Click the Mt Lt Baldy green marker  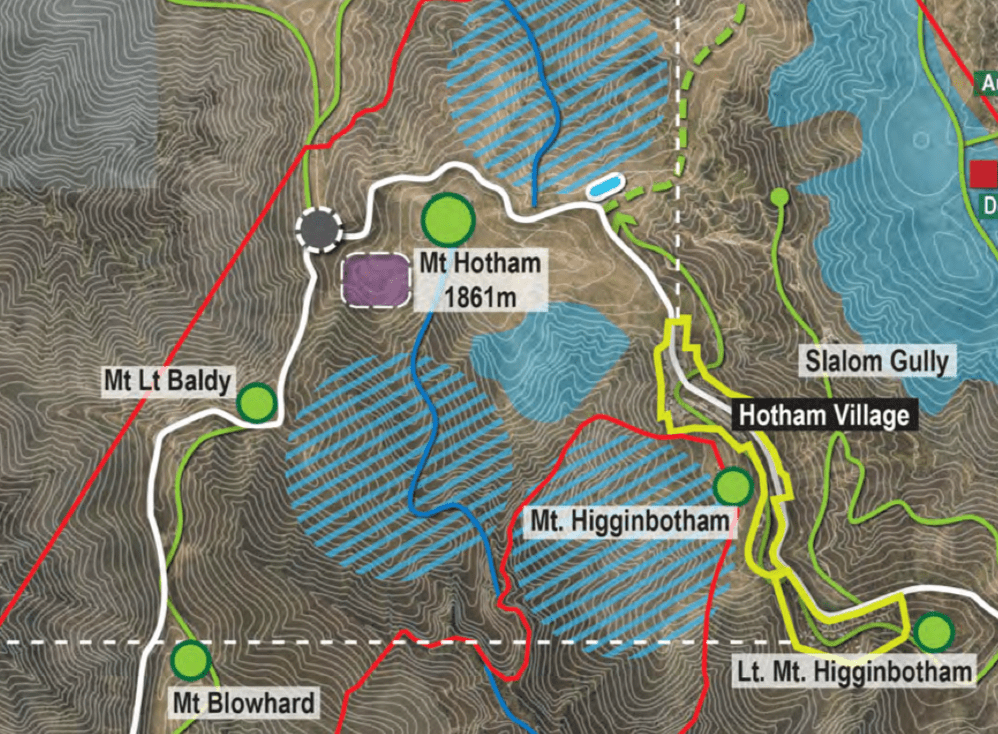(x=257, y=402)
